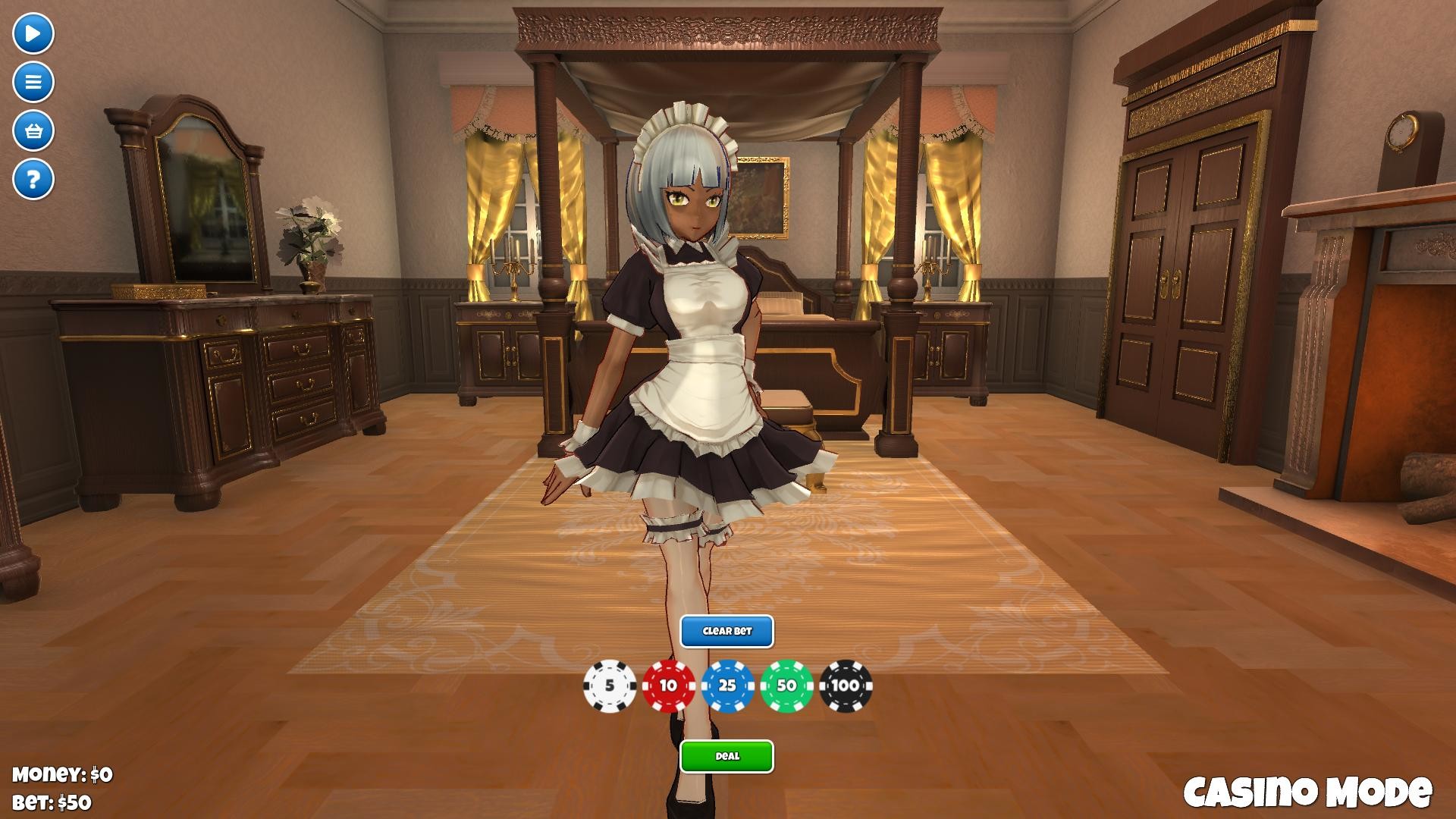
Task: Select the white $5 poker chip
Action: click(x=608, y=687)
